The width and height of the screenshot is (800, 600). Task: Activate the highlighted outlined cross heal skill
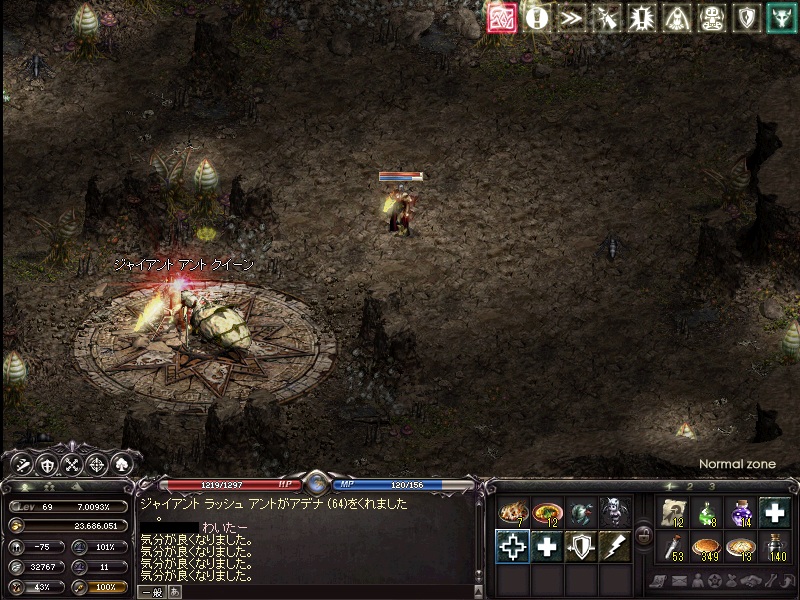pyautogui.click(x=513, y=547)
